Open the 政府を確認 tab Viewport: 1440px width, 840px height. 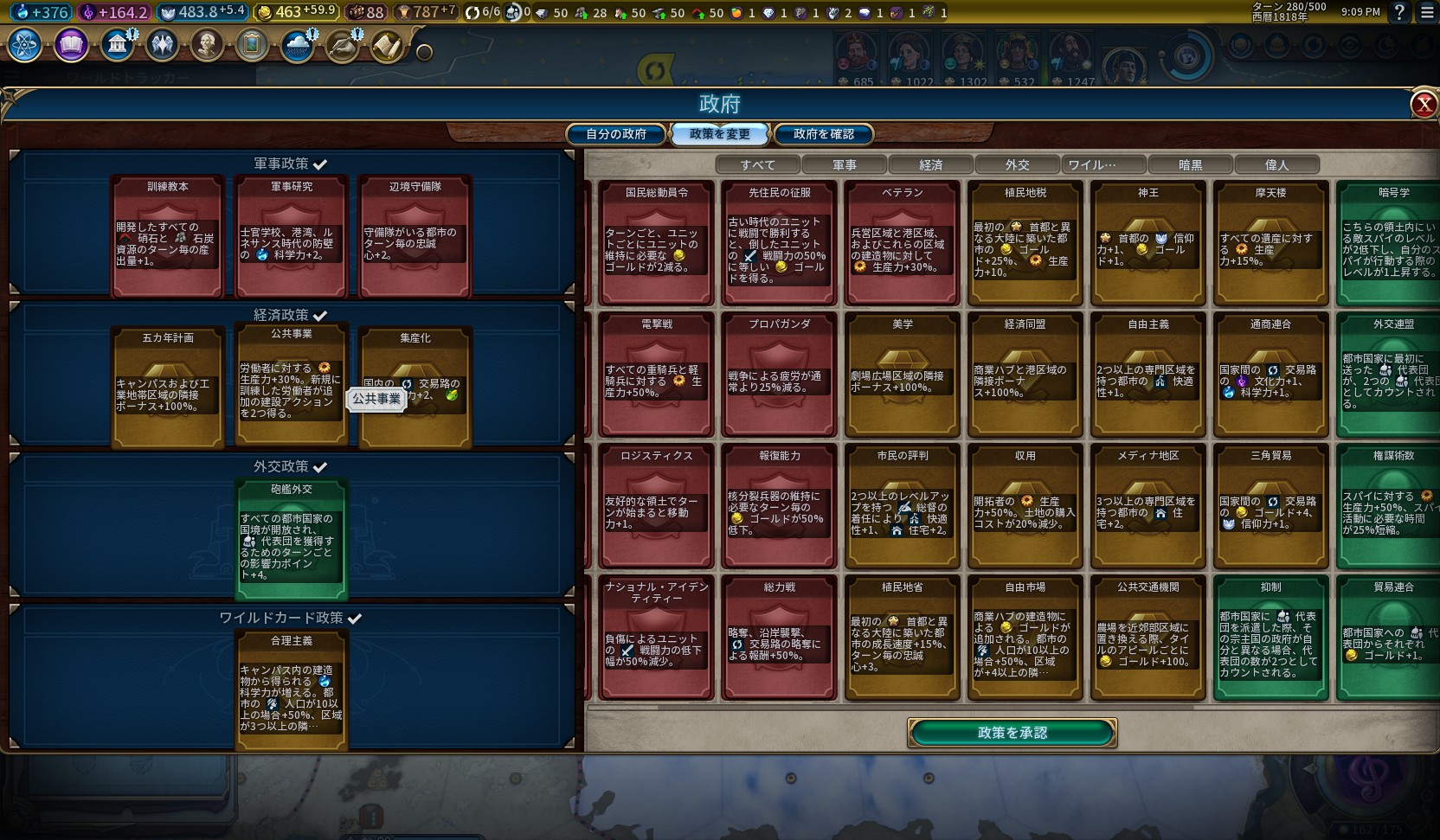pyautogui.click(x=823, y=134)
